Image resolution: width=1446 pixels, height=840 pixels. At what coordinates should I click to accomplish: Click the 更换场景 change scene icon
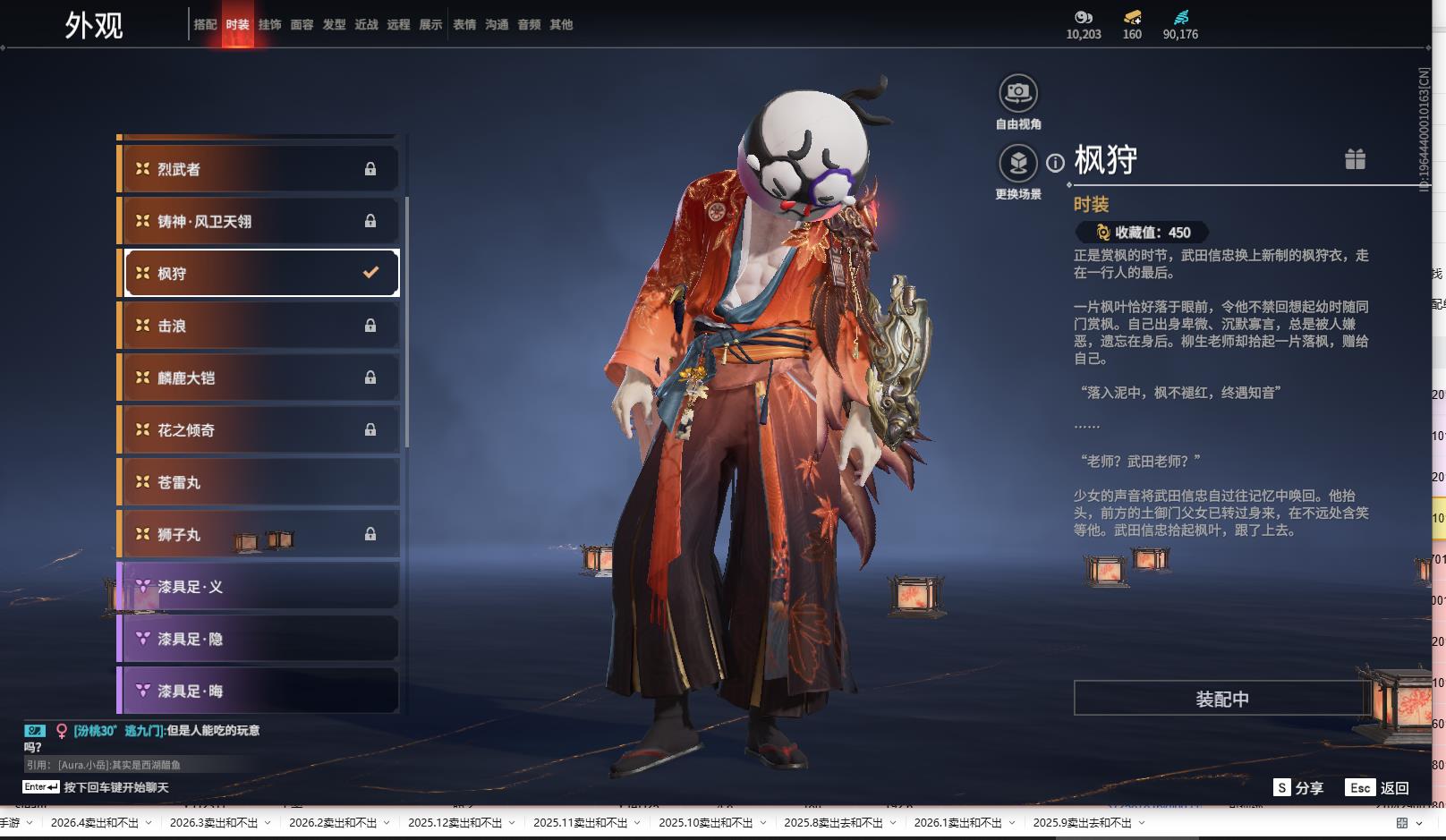tap(1017, 164)
